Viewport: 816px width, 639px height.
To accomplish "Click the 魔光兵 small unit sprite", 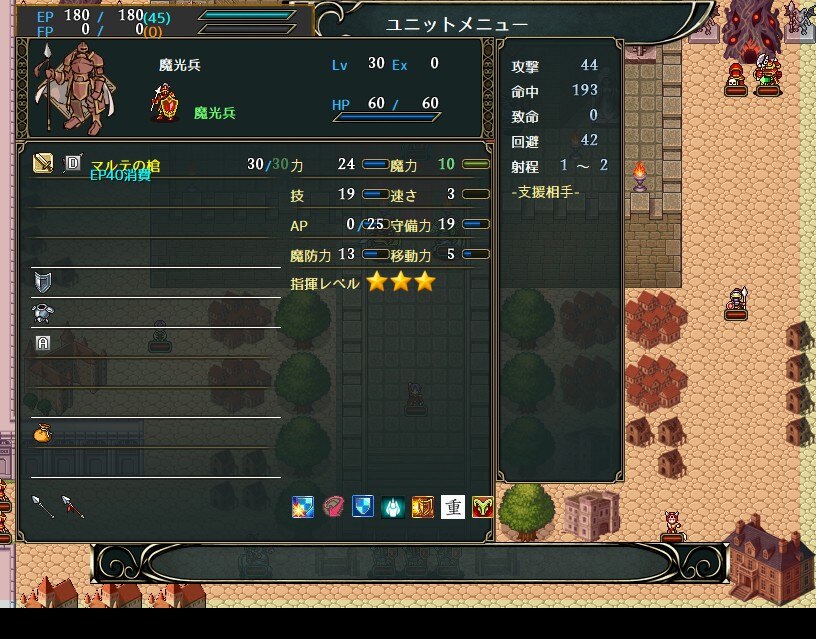I will [x=165, y=104].
